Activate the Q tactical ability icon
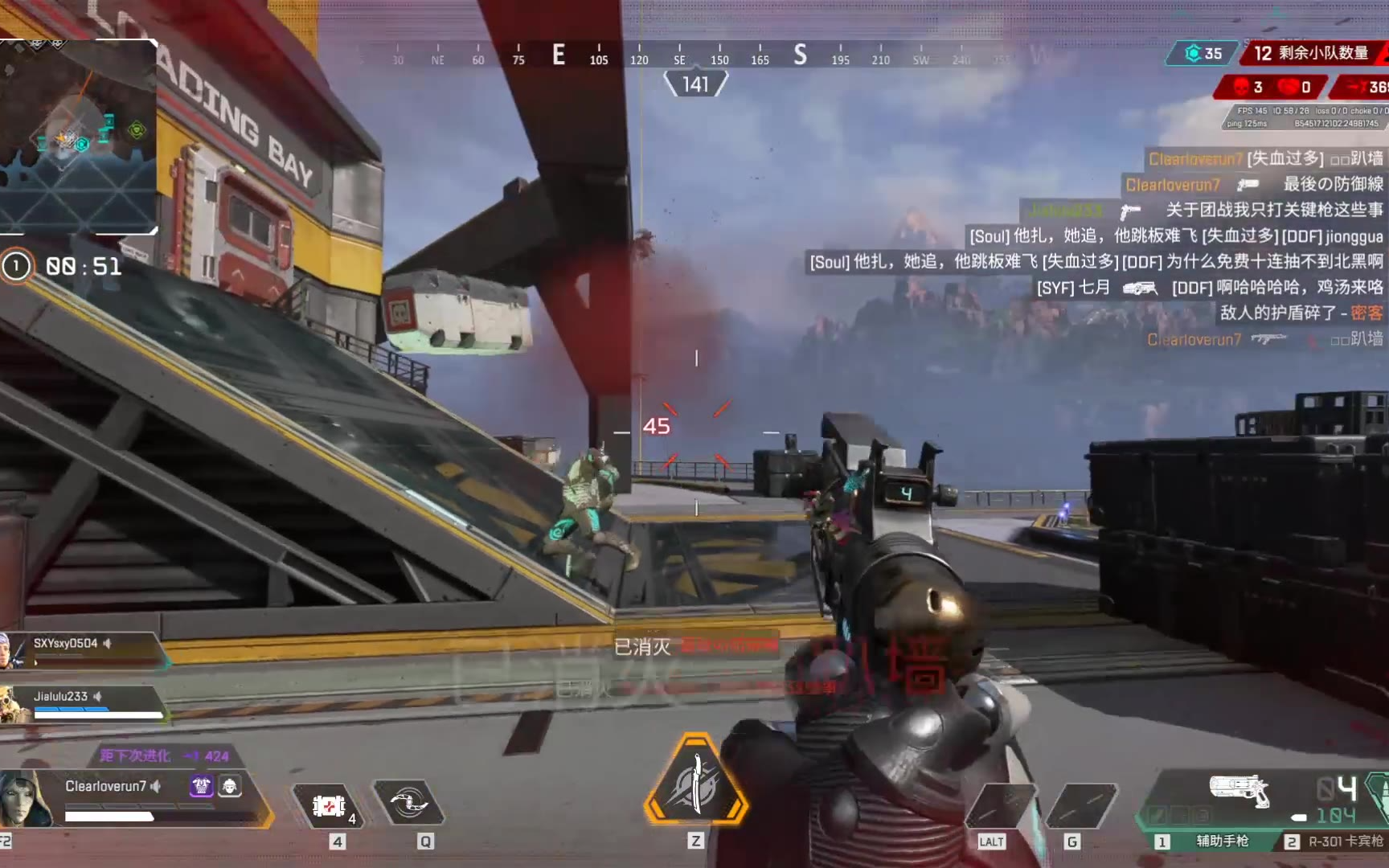The width and height of the screenshot is (1389, 868). pos(408,802)
